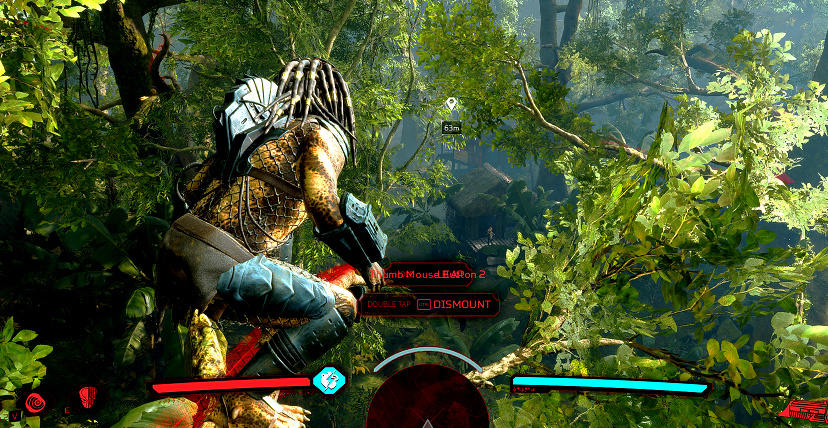The image size is (828, 428).
Task: Open the circular red radar
Action: [427, 402]
